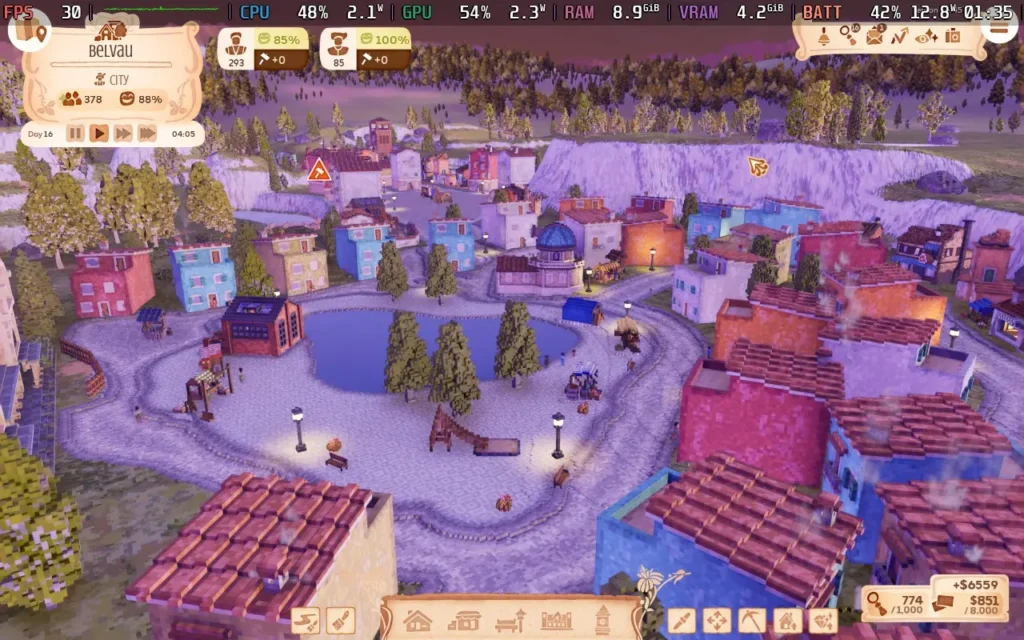The width and height of the screenshot is (1024, 640).
Task: Open the hamburger main menu
Action: pyautogui.click(x=999, y=28)
